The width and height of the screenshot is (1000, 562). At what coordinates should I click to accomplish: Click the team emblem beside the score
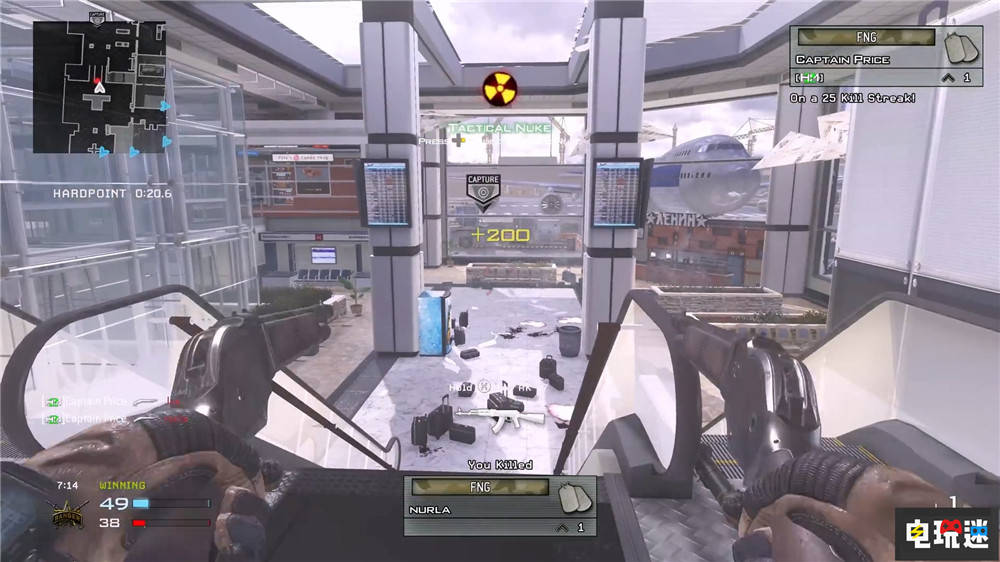click(x=70, y=514)
